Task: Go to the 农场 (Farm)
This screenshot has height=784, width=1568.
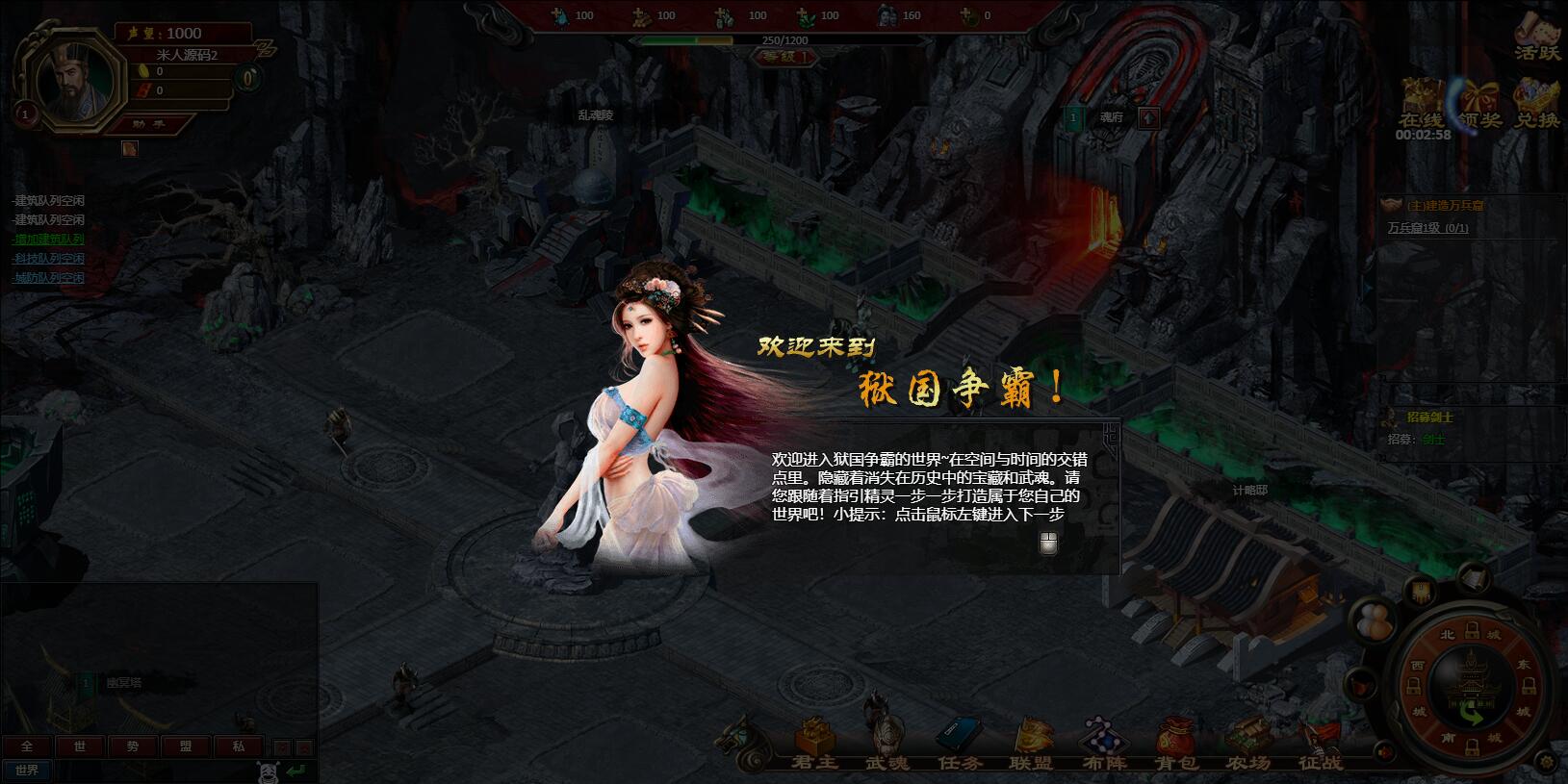Action: click(x=1247, y=744)
